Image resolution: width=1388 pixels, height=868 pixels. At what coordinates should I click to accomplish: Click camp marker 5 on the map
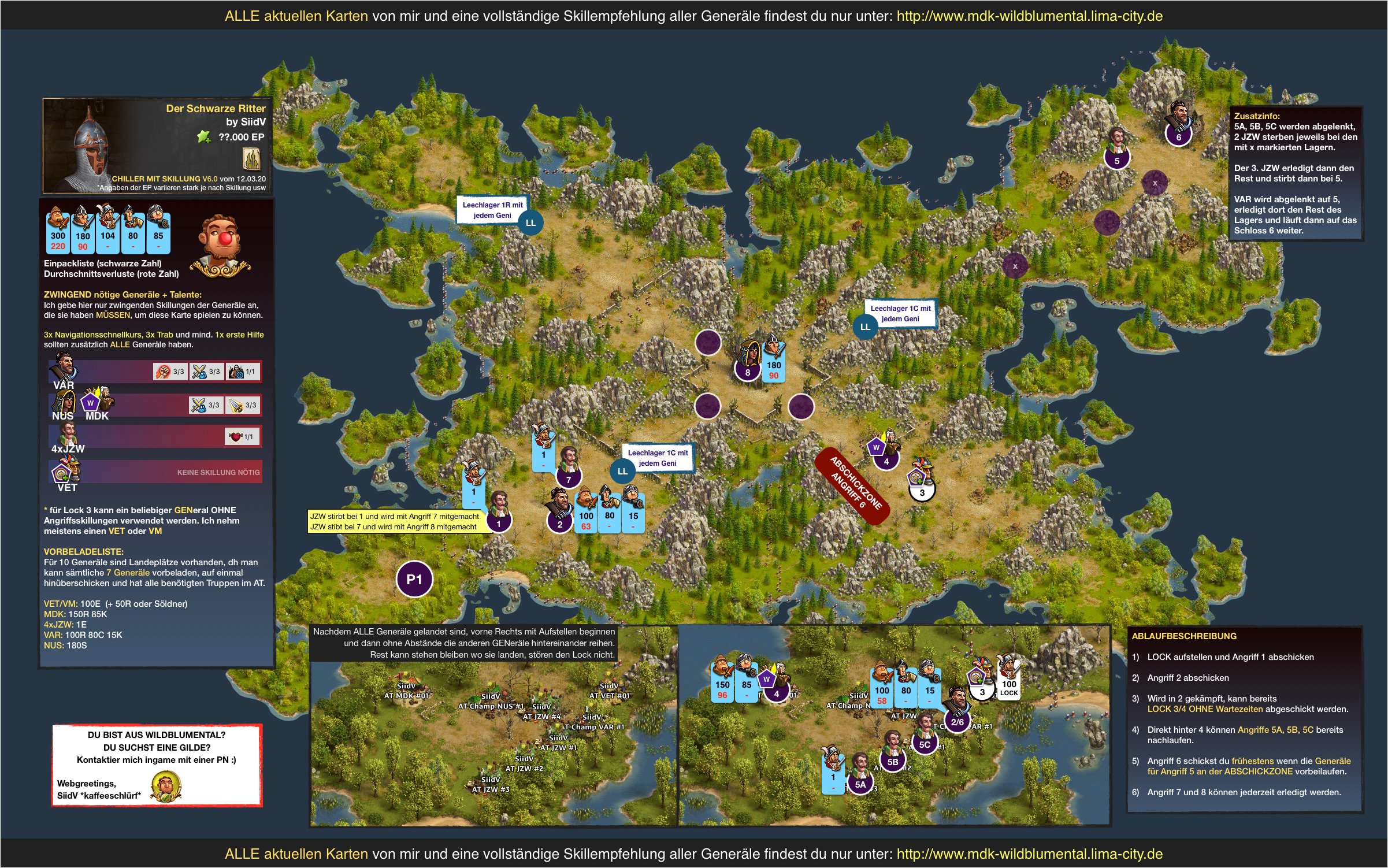tap(1116, 161)
